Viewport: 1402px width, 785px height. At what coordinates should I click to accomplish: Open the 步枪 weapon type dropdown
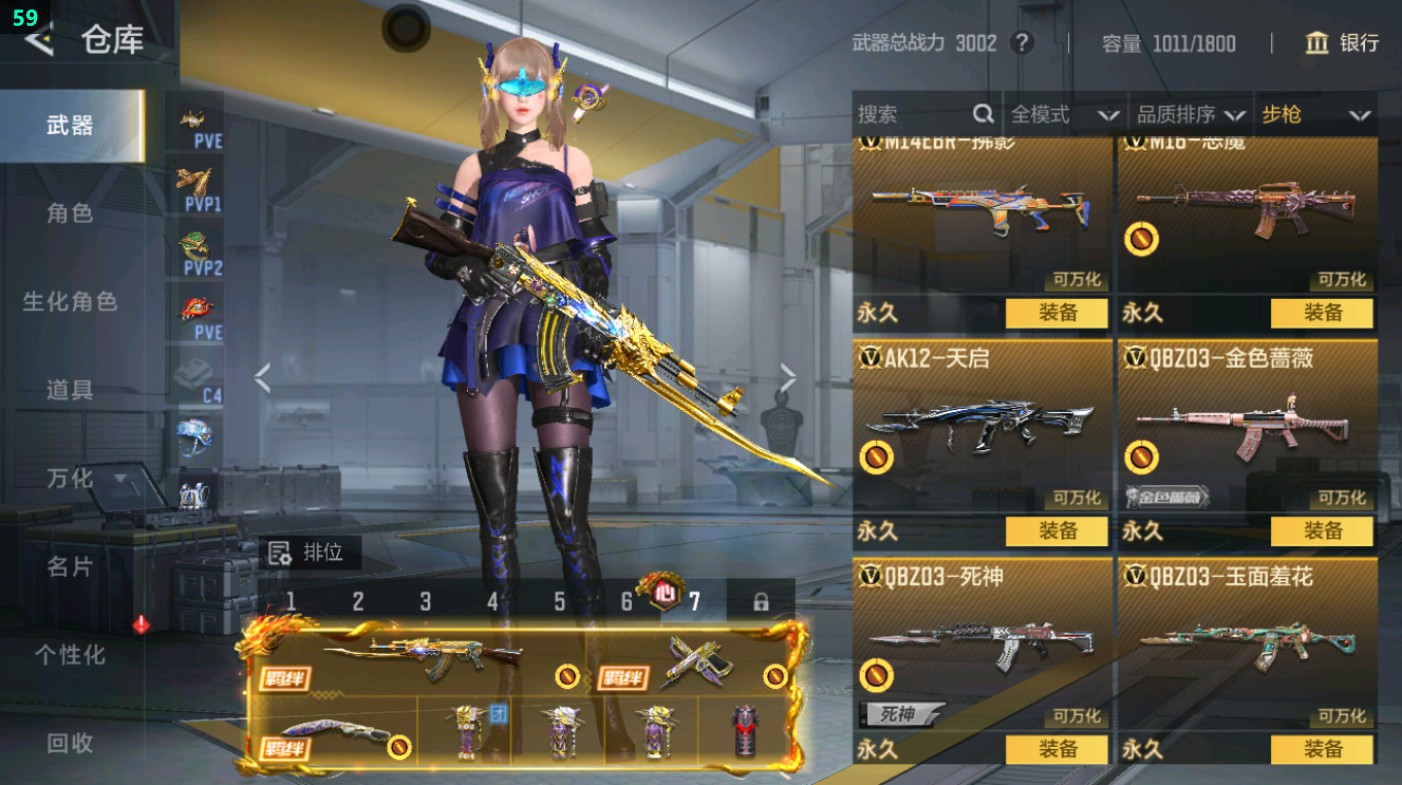click(x=1314, y=115)
